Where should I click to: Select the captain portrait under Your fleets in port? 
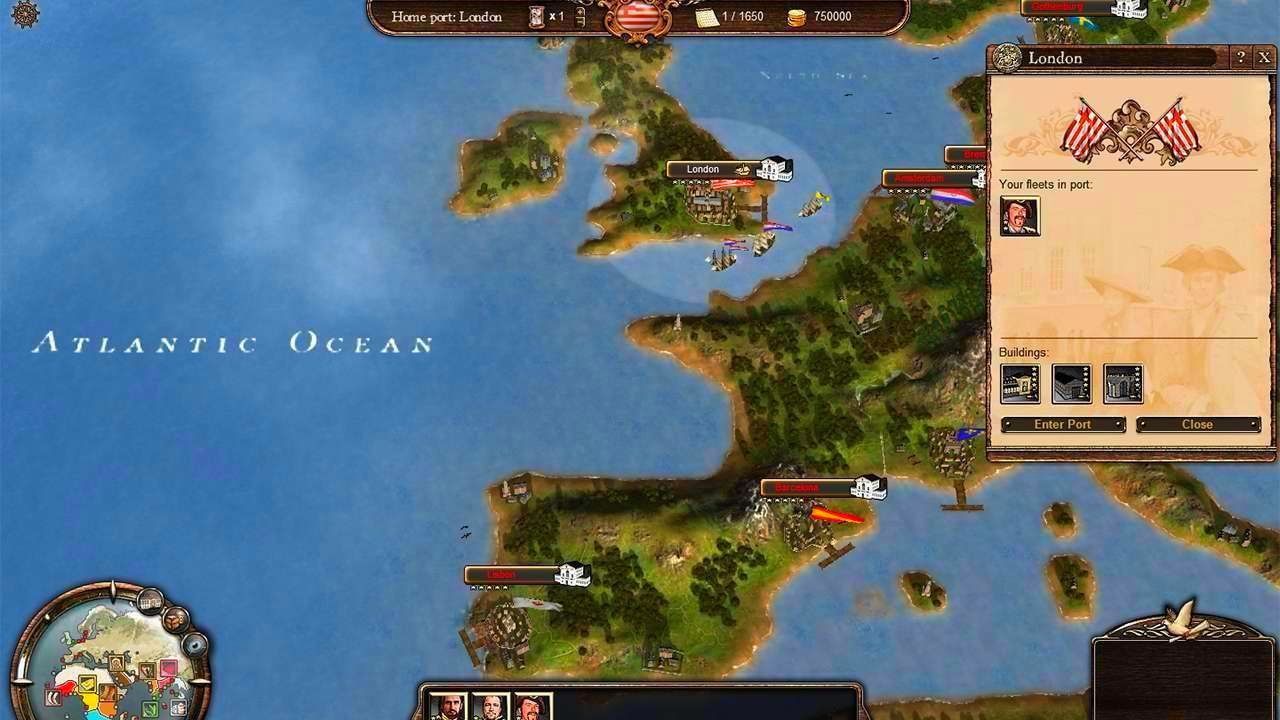1019,214
